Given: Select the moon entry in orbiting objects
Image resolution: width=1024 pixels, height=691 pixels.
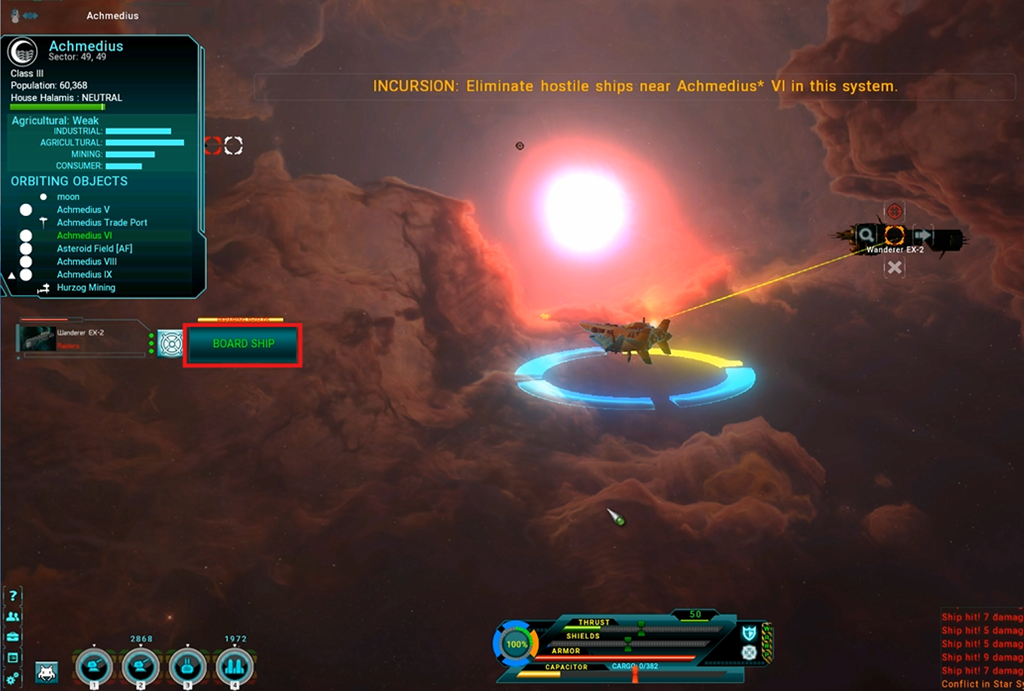Looking at the screenshot, I should (68, 197).
